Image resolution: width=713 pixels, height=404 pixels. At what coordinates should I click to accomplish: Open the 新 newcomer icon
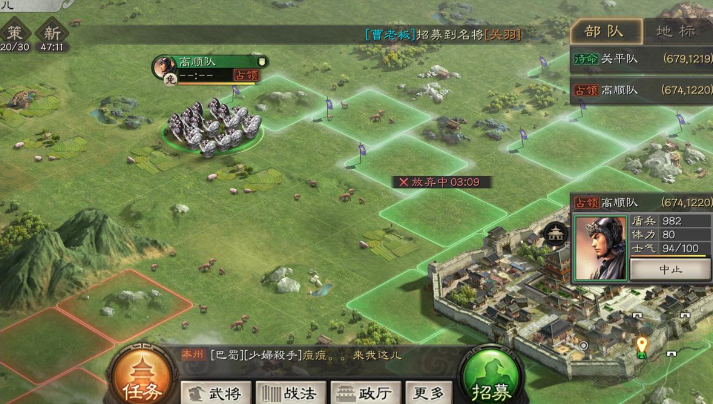point(51,34)
